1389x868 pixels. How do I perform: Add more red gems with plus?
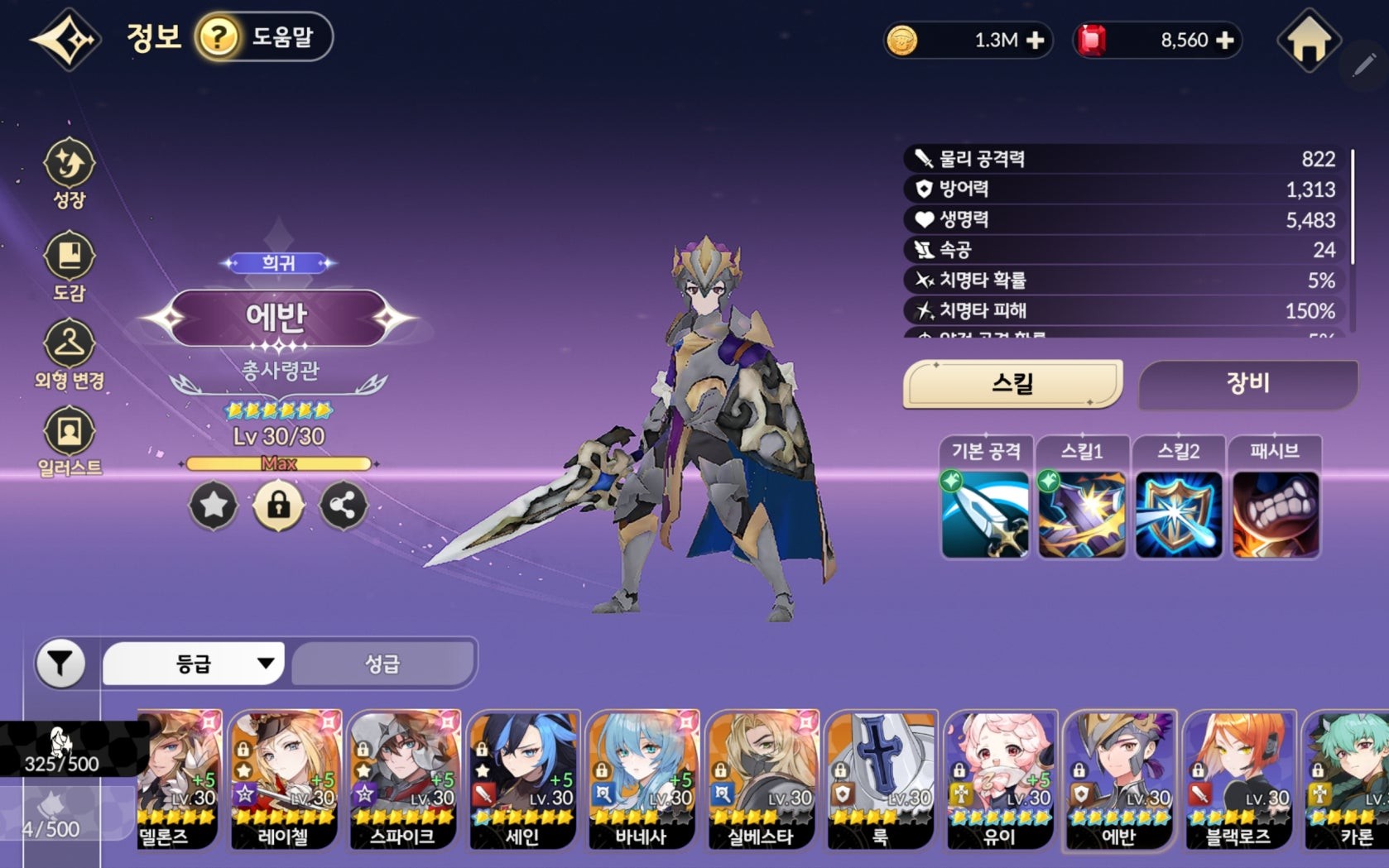click(x=1226, y=41)
